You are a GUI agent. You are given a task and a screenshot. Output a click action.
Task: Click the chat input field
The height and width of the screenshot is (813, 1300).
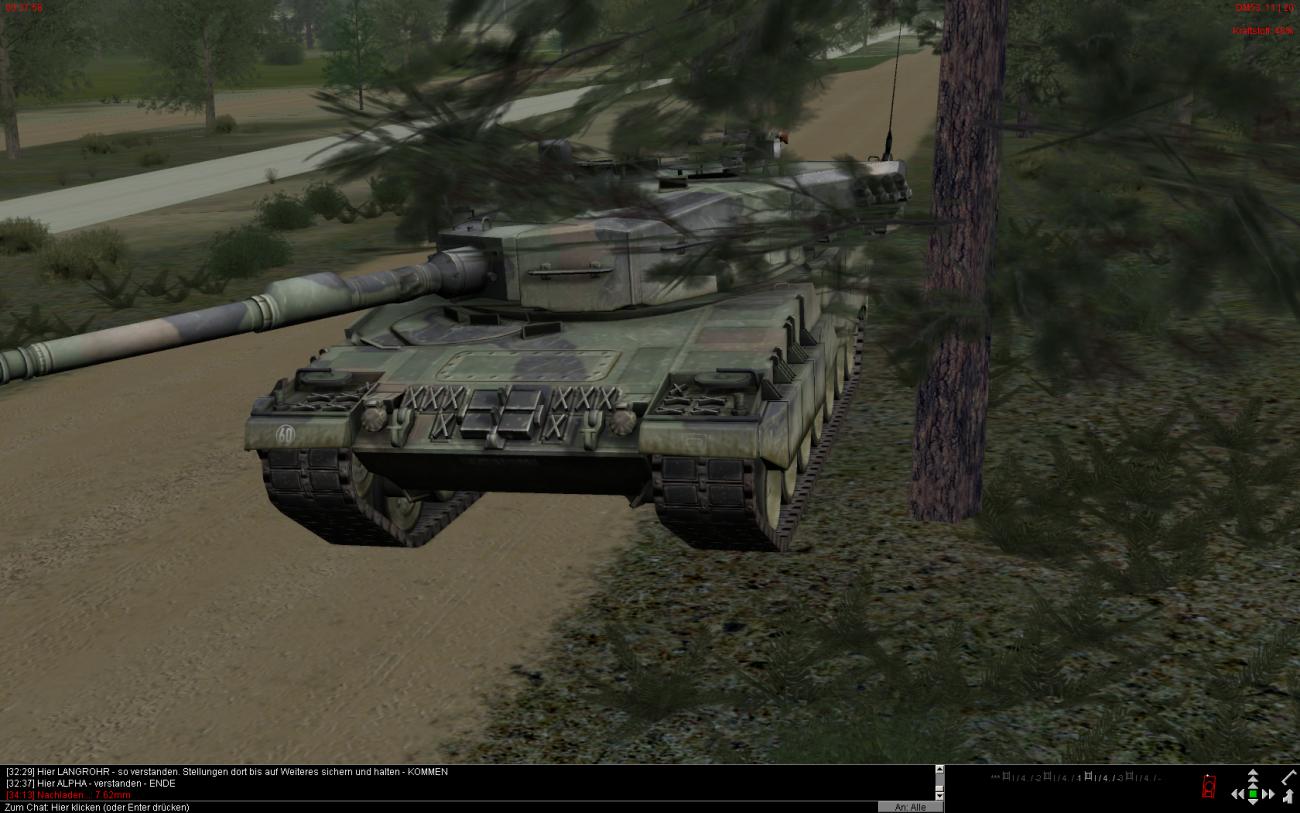pyautogui.click(x=440, y=807)
